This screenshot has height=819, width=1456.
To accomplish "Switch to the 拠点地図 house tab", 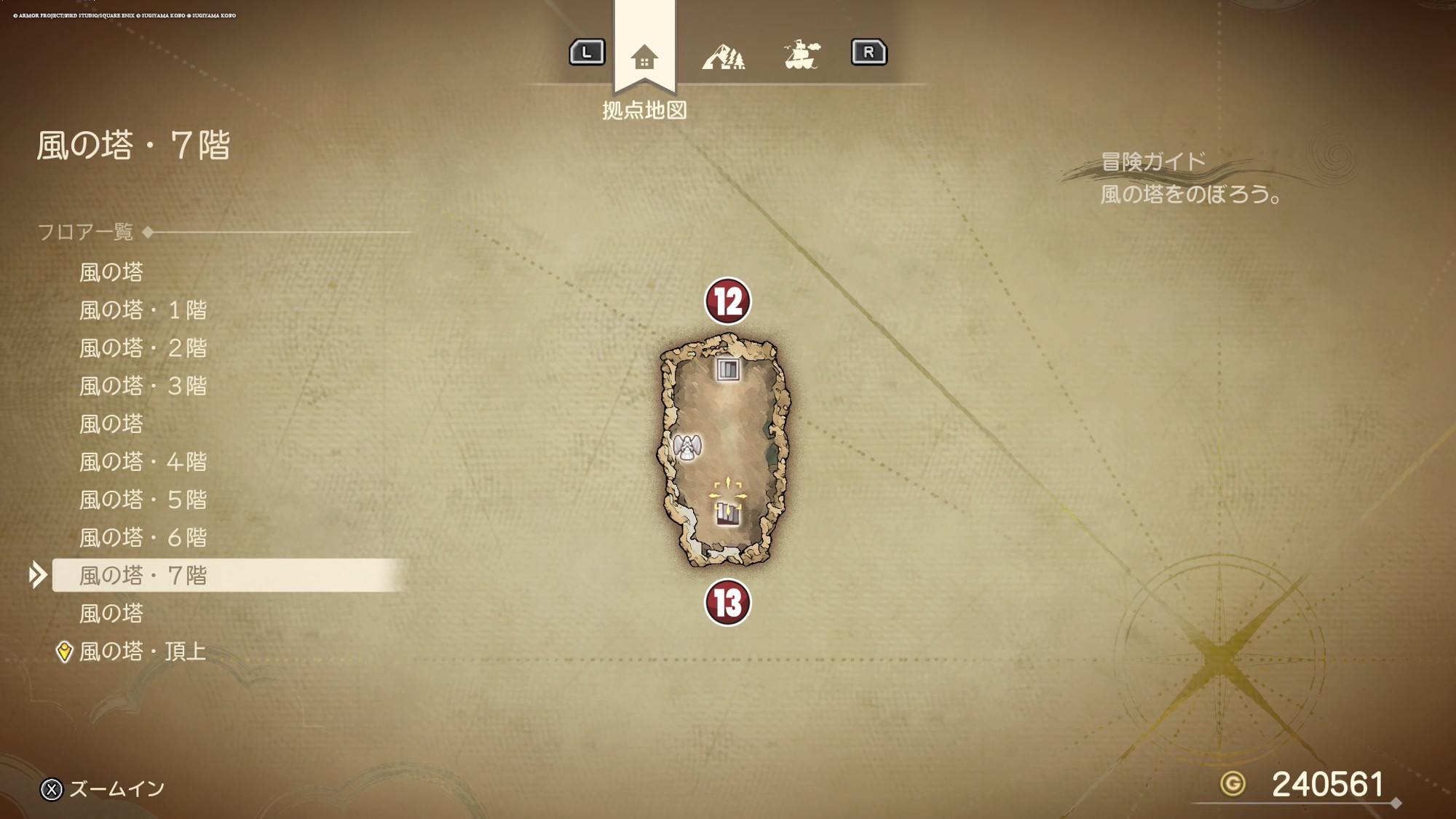I will tap(644, 57).
